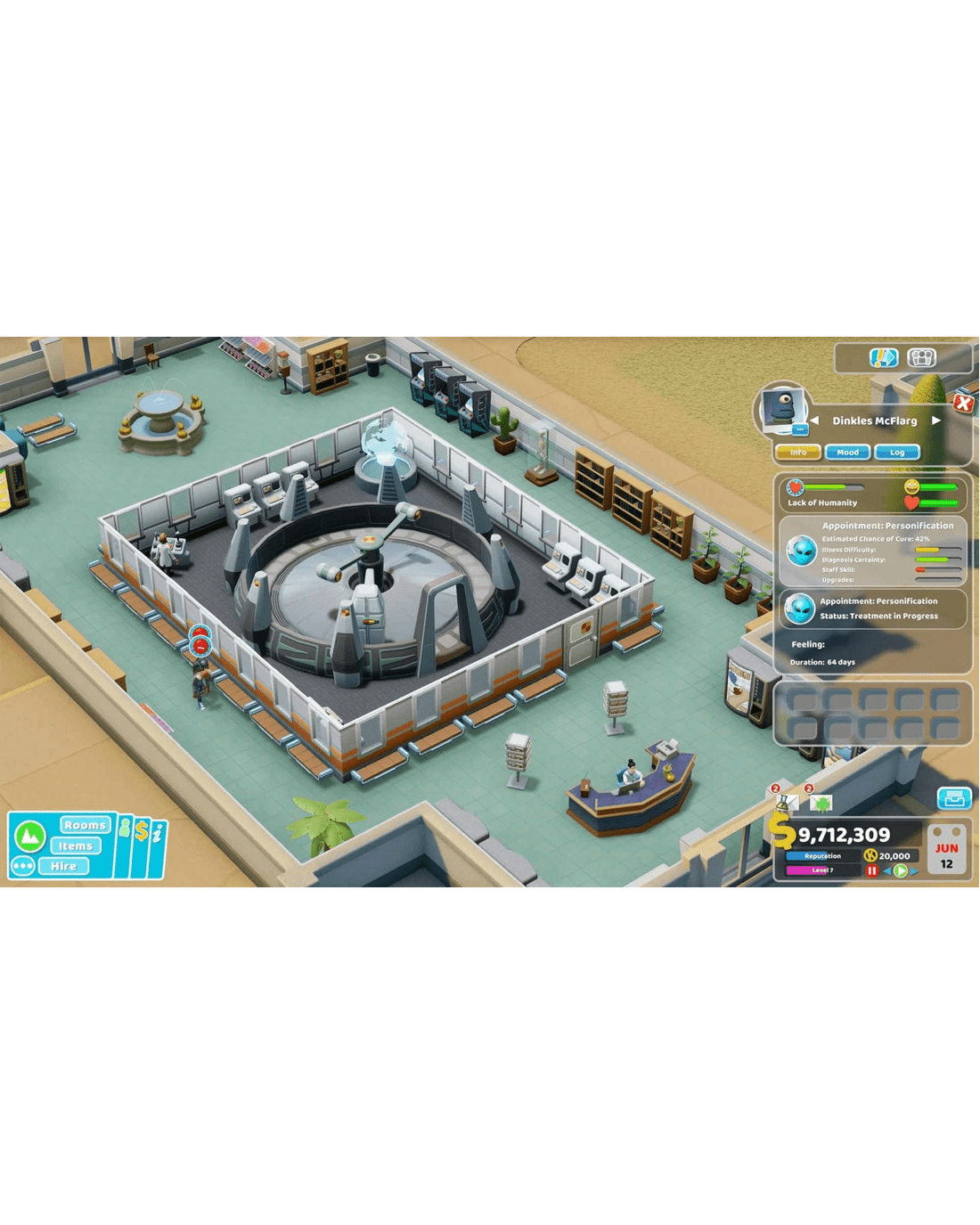Open the Rooms build menu
The width and height of the screenshot is (980, 1225).
point(85,825)
